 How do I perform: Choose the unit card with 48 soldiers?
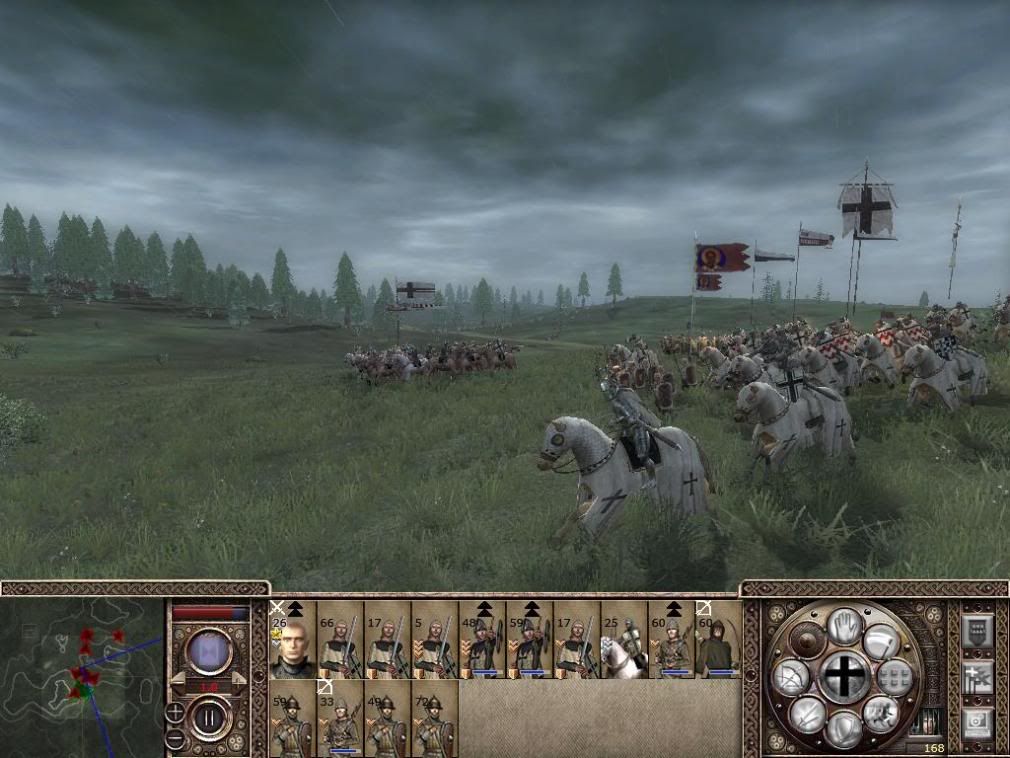coord(483,640)
